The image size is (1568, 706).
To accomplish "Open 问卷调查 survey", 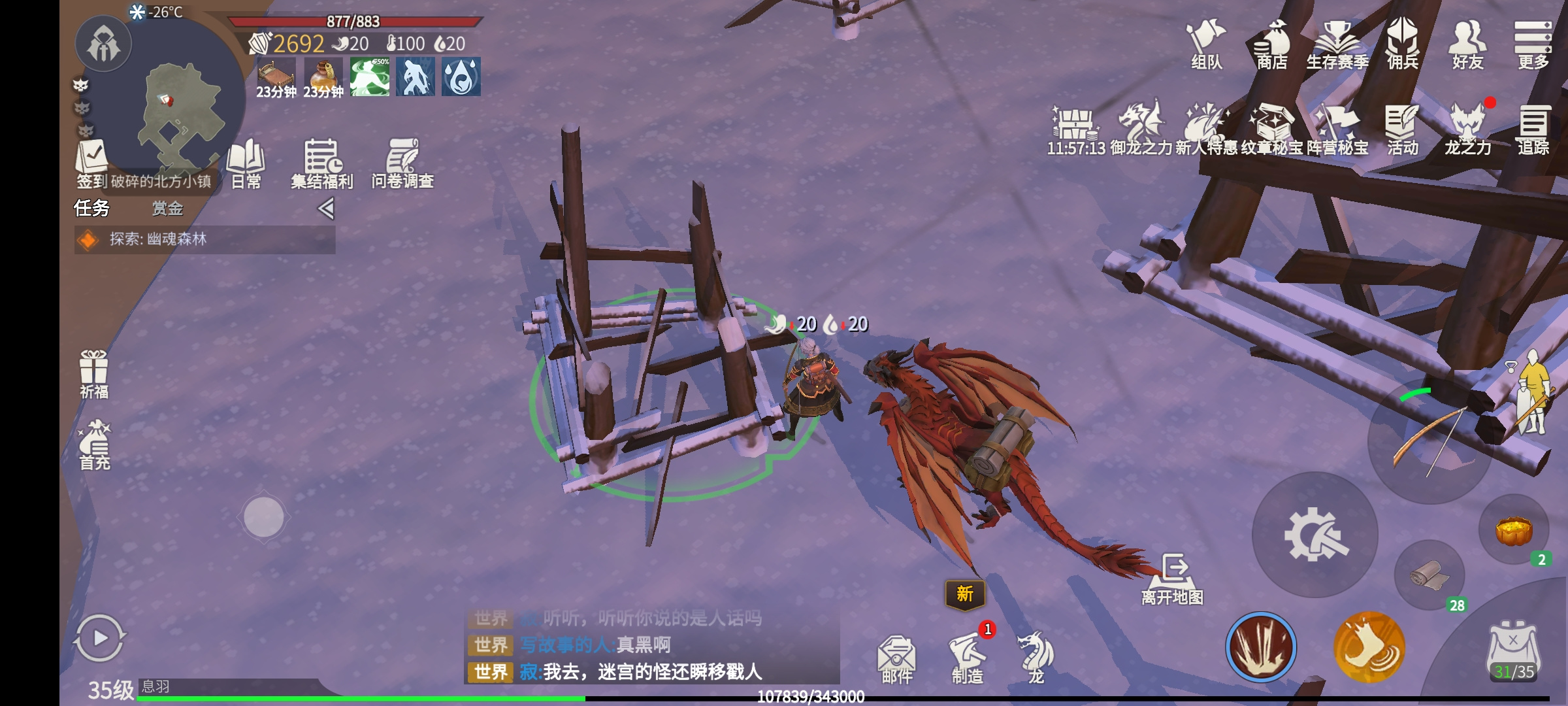I will pyautogui.click(x=402, y=163).
